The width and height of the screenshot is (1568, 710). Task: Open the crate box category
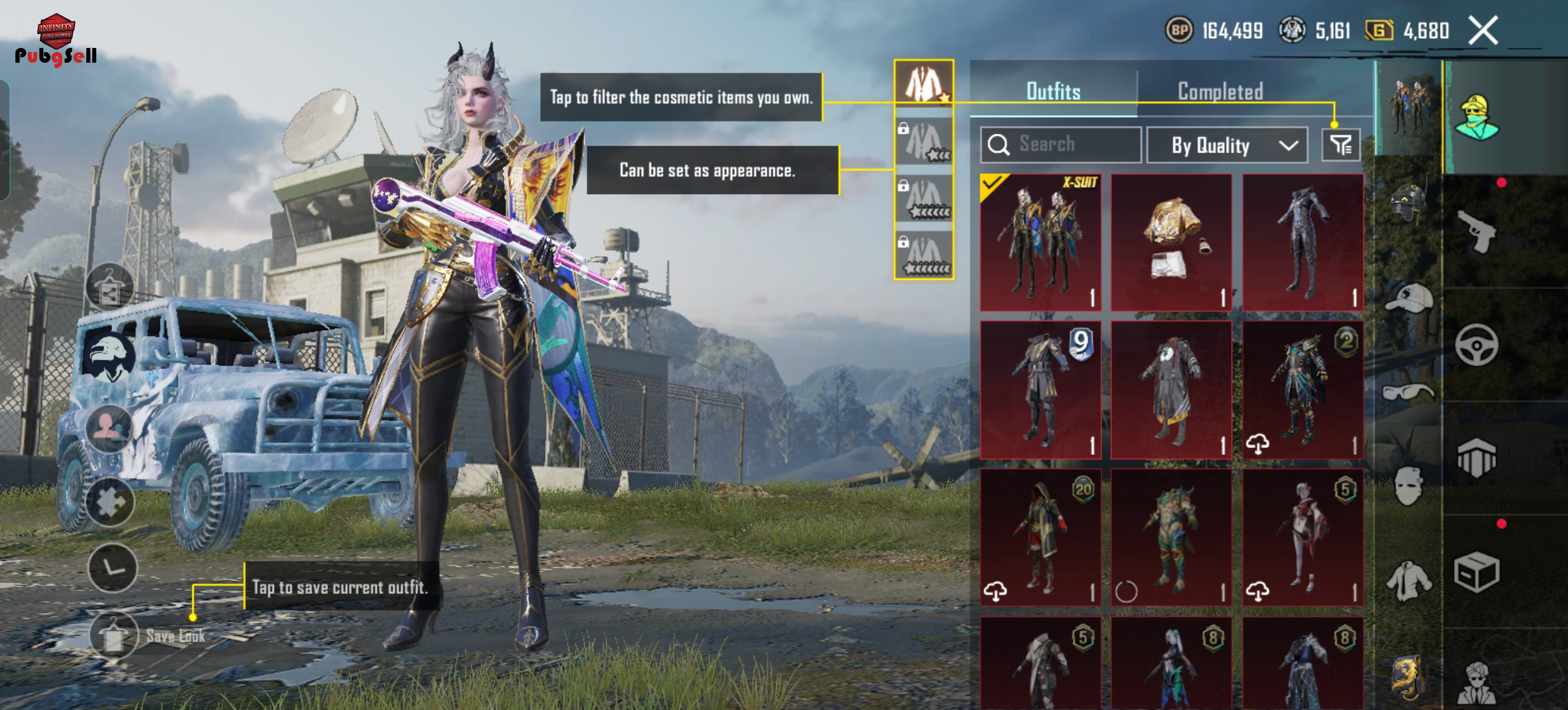point(1477,572)
